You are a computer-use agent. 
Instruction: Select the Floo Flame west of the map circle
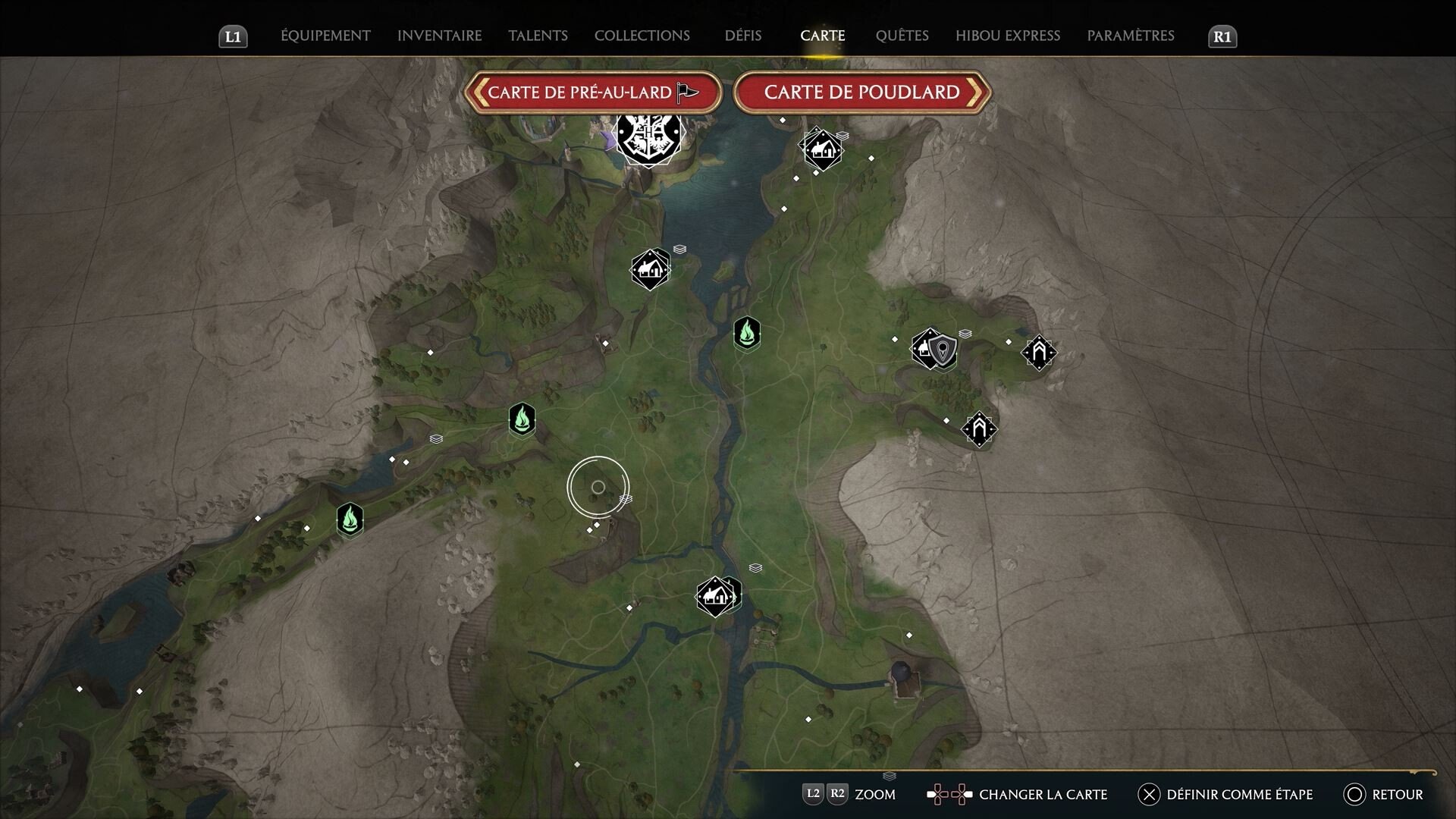pos(522,419)
